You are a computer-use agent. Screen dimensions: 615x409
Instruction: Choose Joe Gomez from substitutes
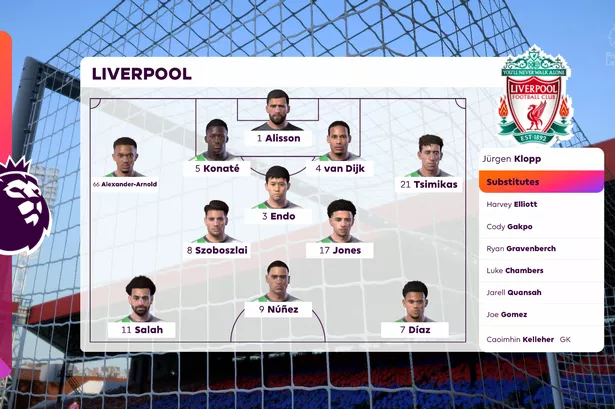(509, 316)
